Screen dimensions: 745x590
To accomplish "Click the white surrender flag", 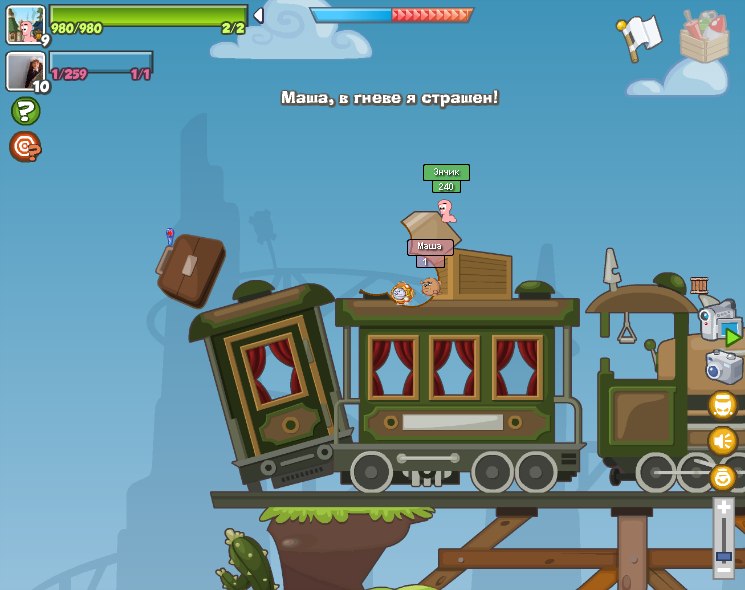I will coord(640,37).
